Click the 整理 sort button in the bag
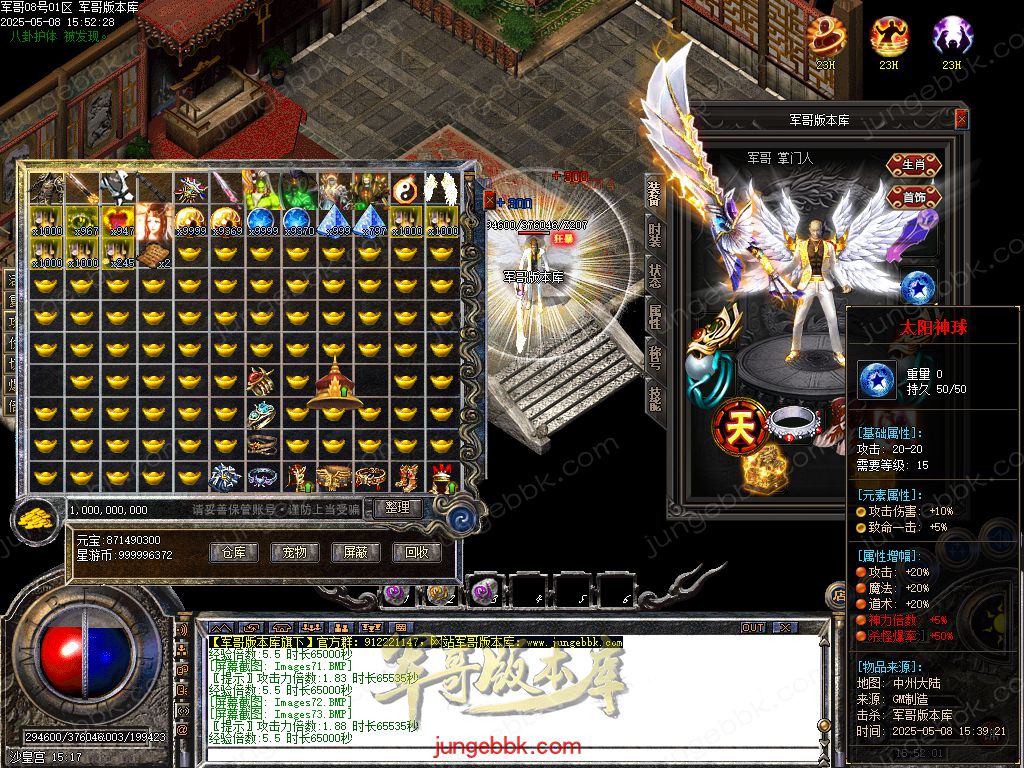 pos(397,508)
